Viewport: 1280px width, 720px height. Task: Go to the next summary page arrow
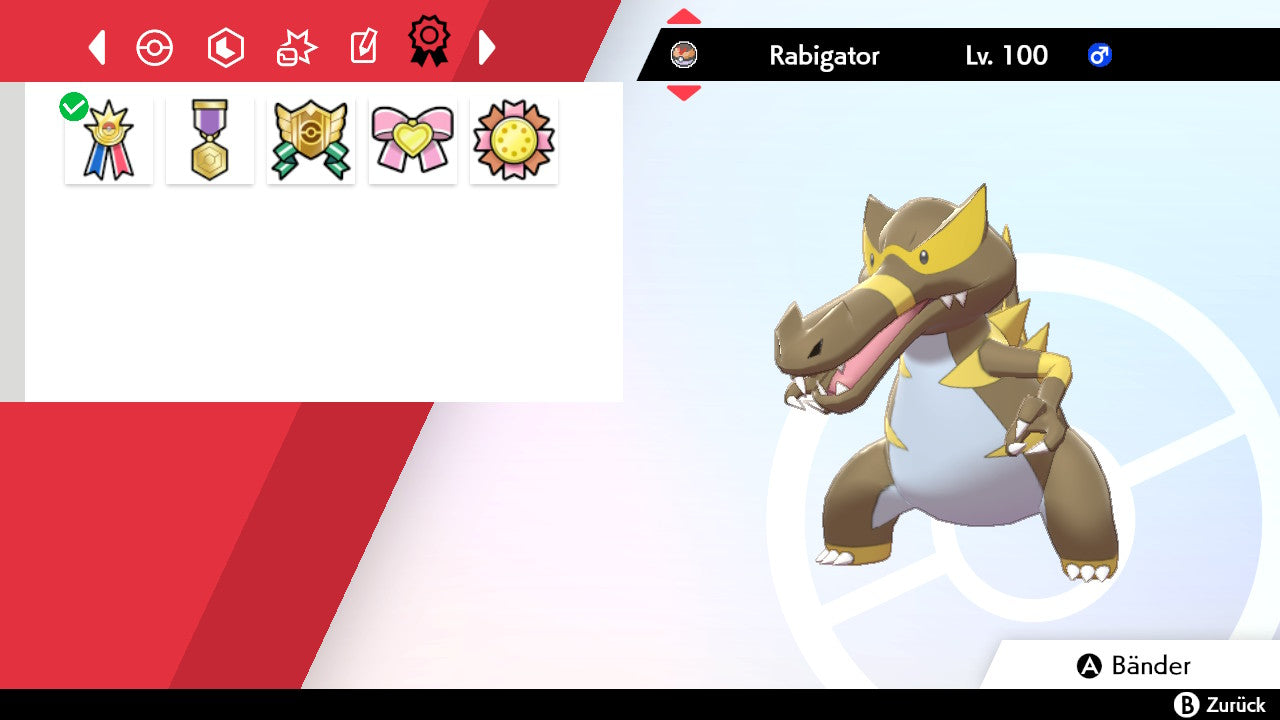tap(487, 47)
